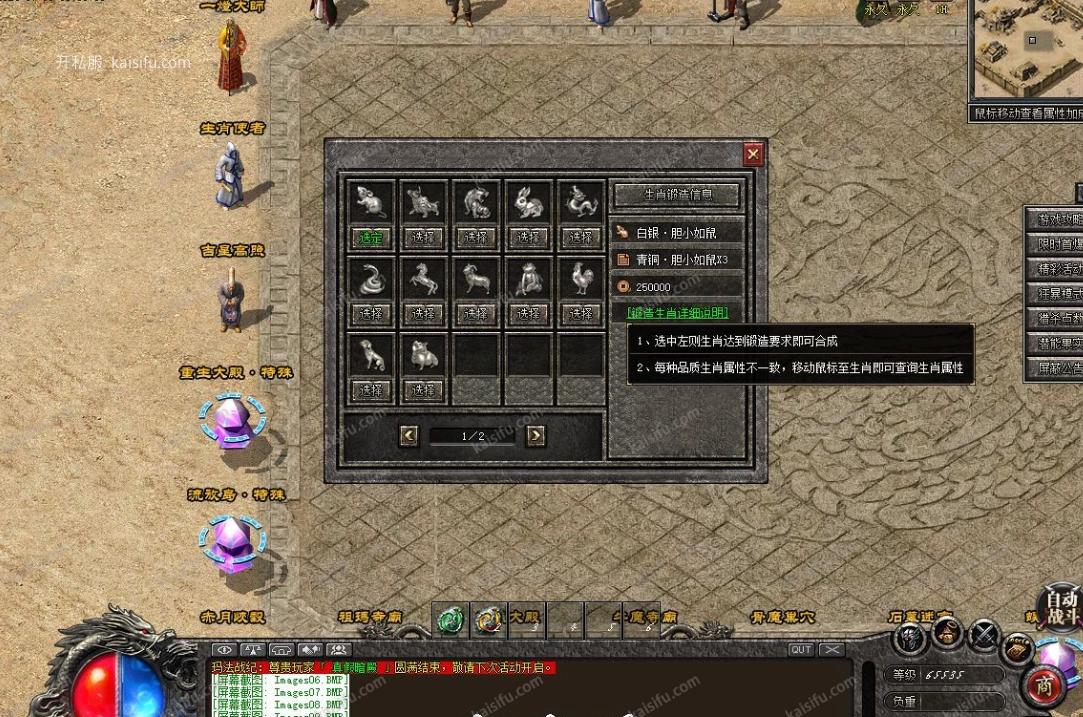The width and height of the screenshot is (1083, 717).
Task: Choose 选择 under the rooster figurine
Action: pos(580,313)
